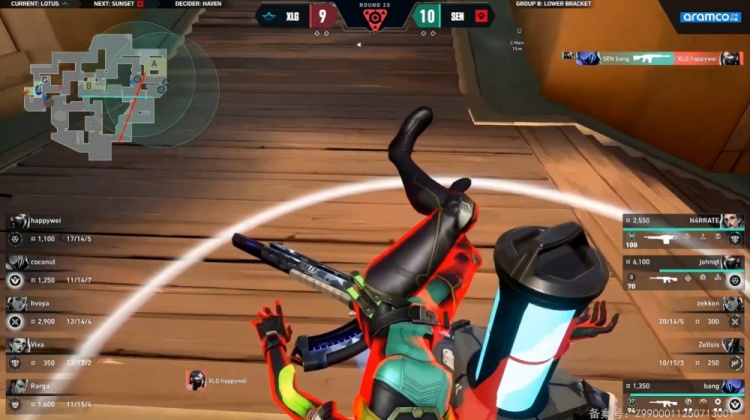Click happywei's agent portrait
Image resolution: width=750 pixels, height=420 pixels.
[x=18, y=221]
